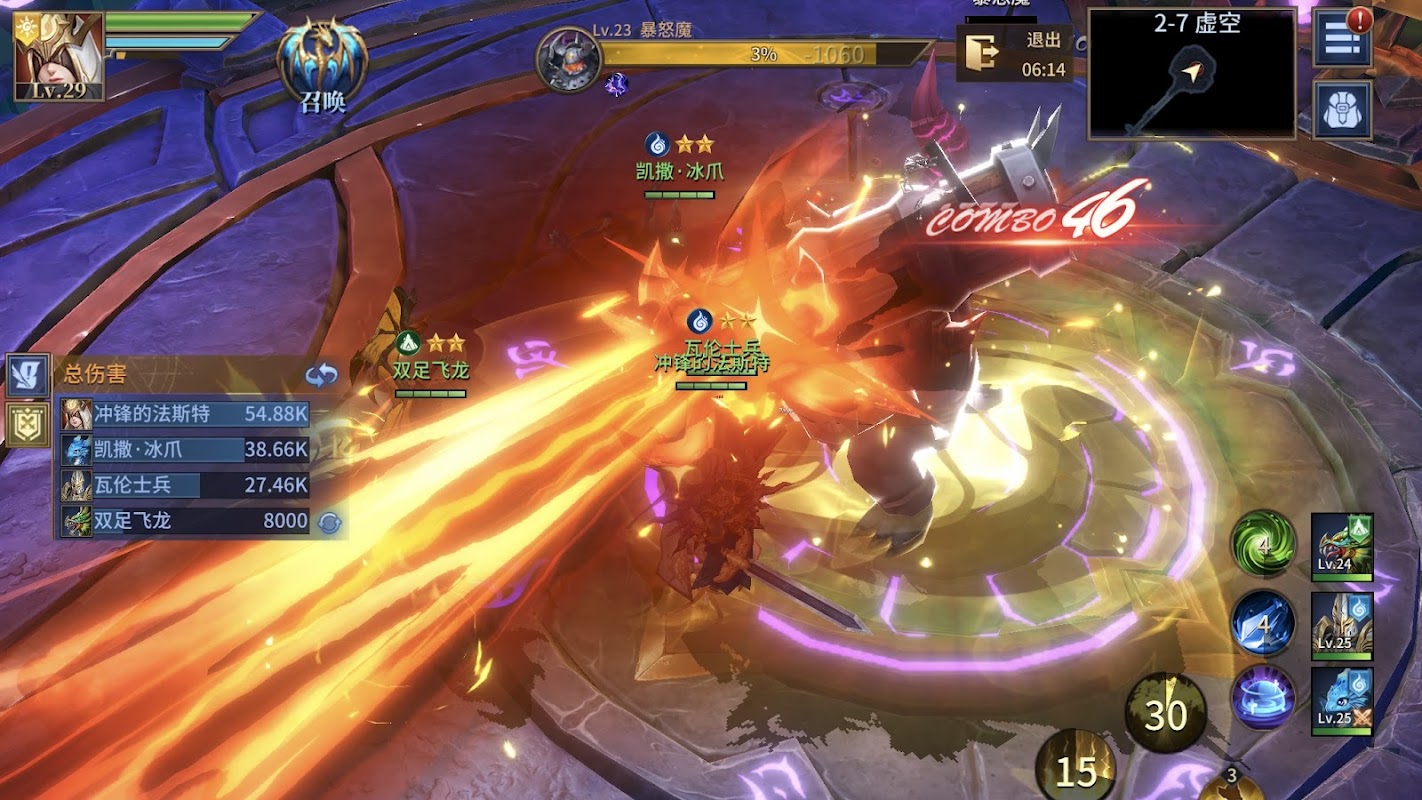1422x800 pixels.
Task: Activate the blue ice crystal skill
Action: 1263,622
